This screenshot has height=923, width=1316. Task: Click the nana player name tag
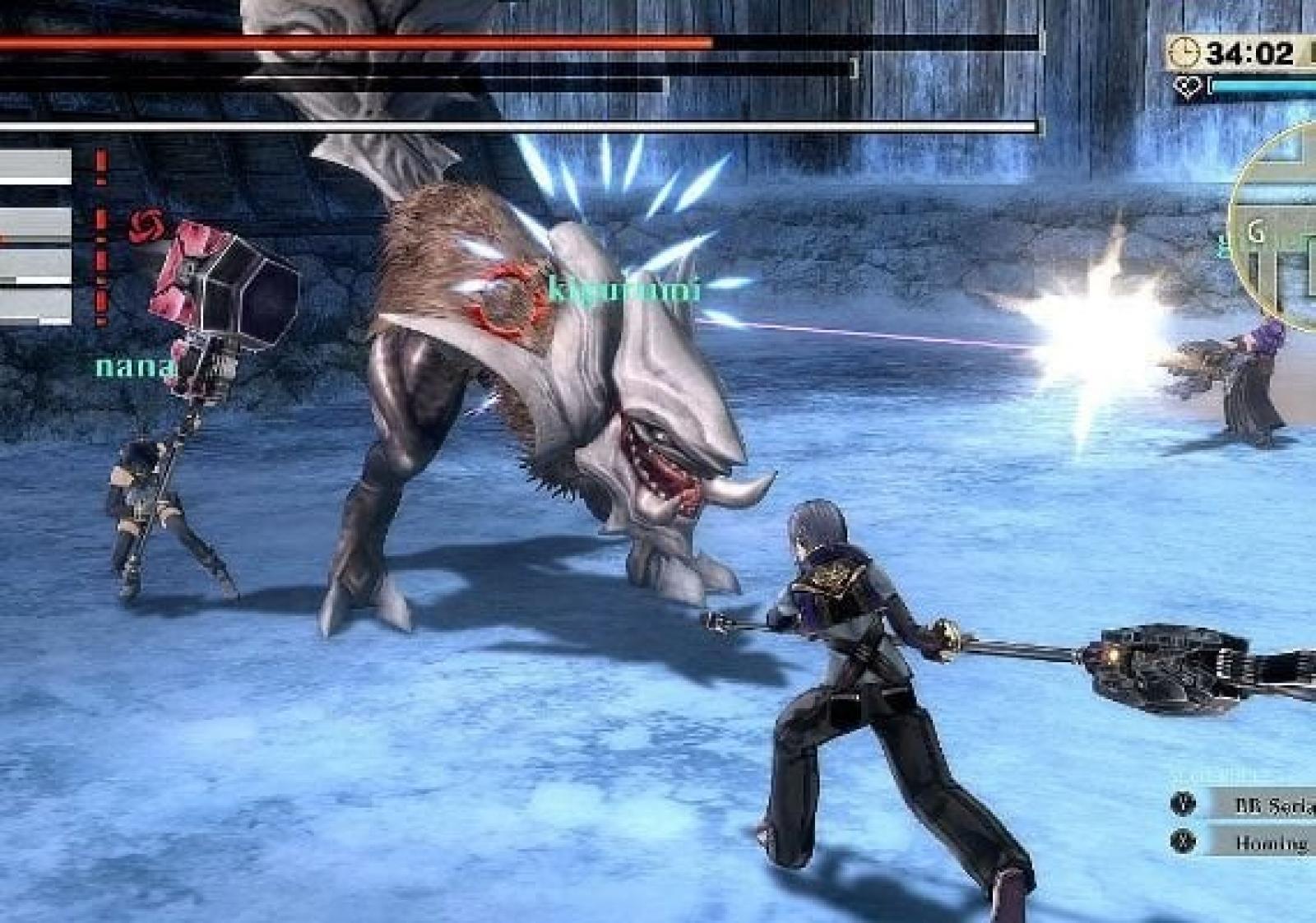(x=135, y=366)
